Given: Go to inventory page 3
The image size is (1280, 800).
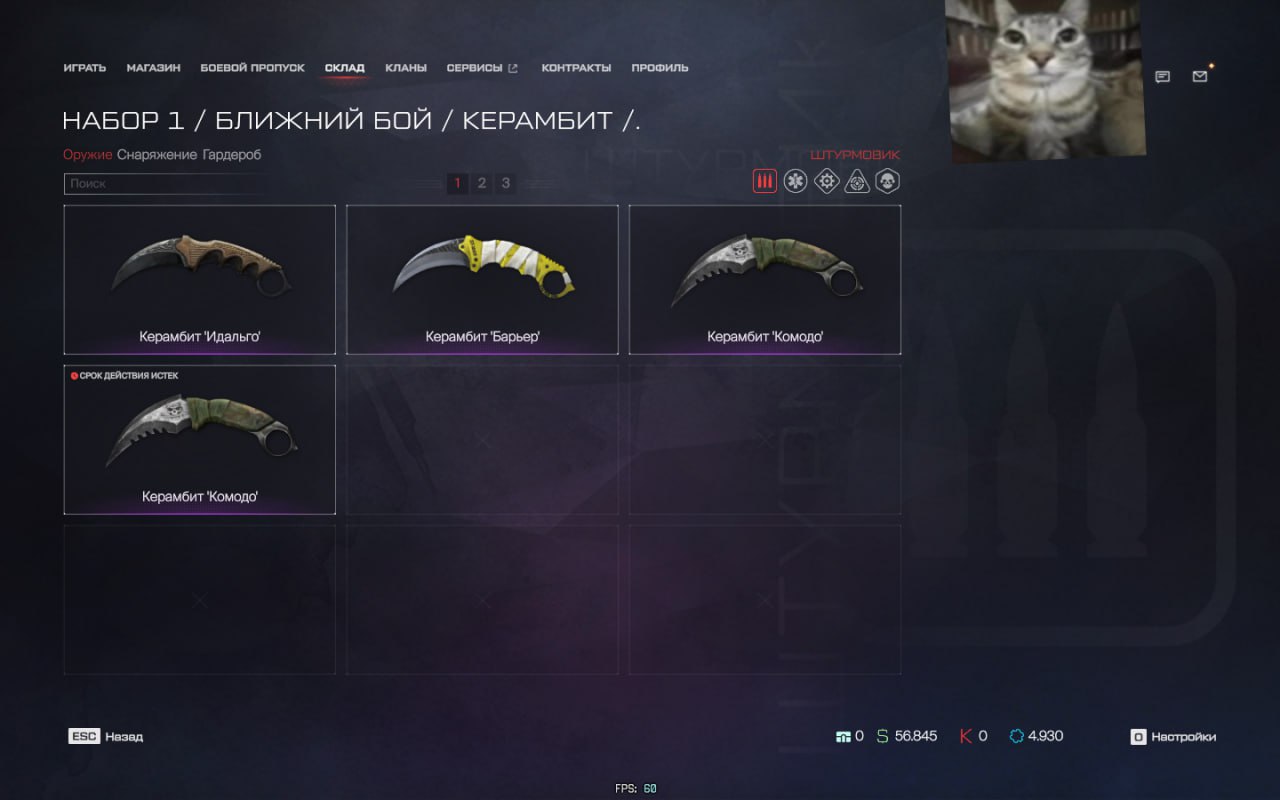Looking at the screenshot, I should (506, 183).
